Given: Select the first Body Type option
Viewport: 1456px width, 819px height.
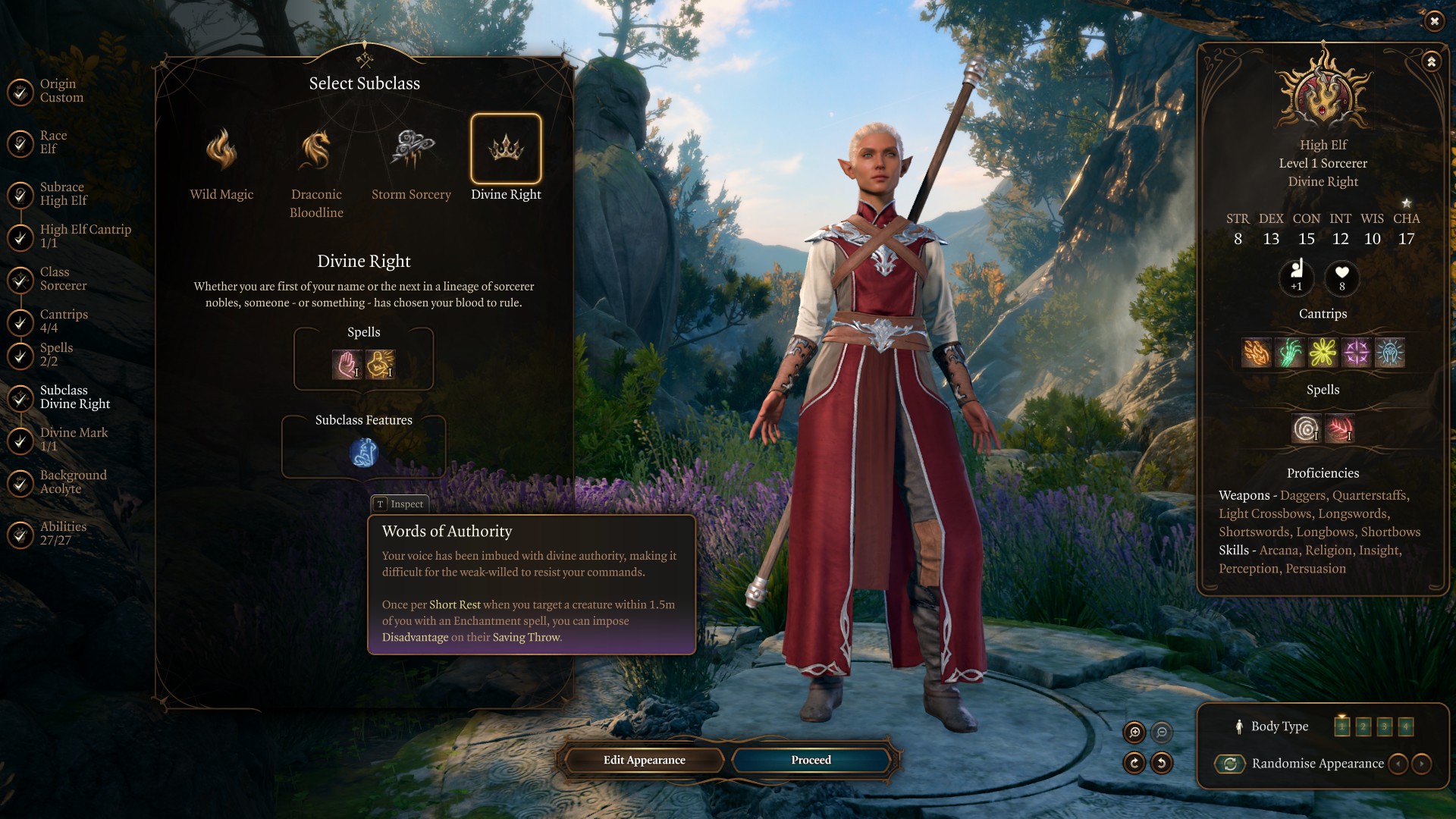Looking at the screenshot, I should (x=1341, y=726).
